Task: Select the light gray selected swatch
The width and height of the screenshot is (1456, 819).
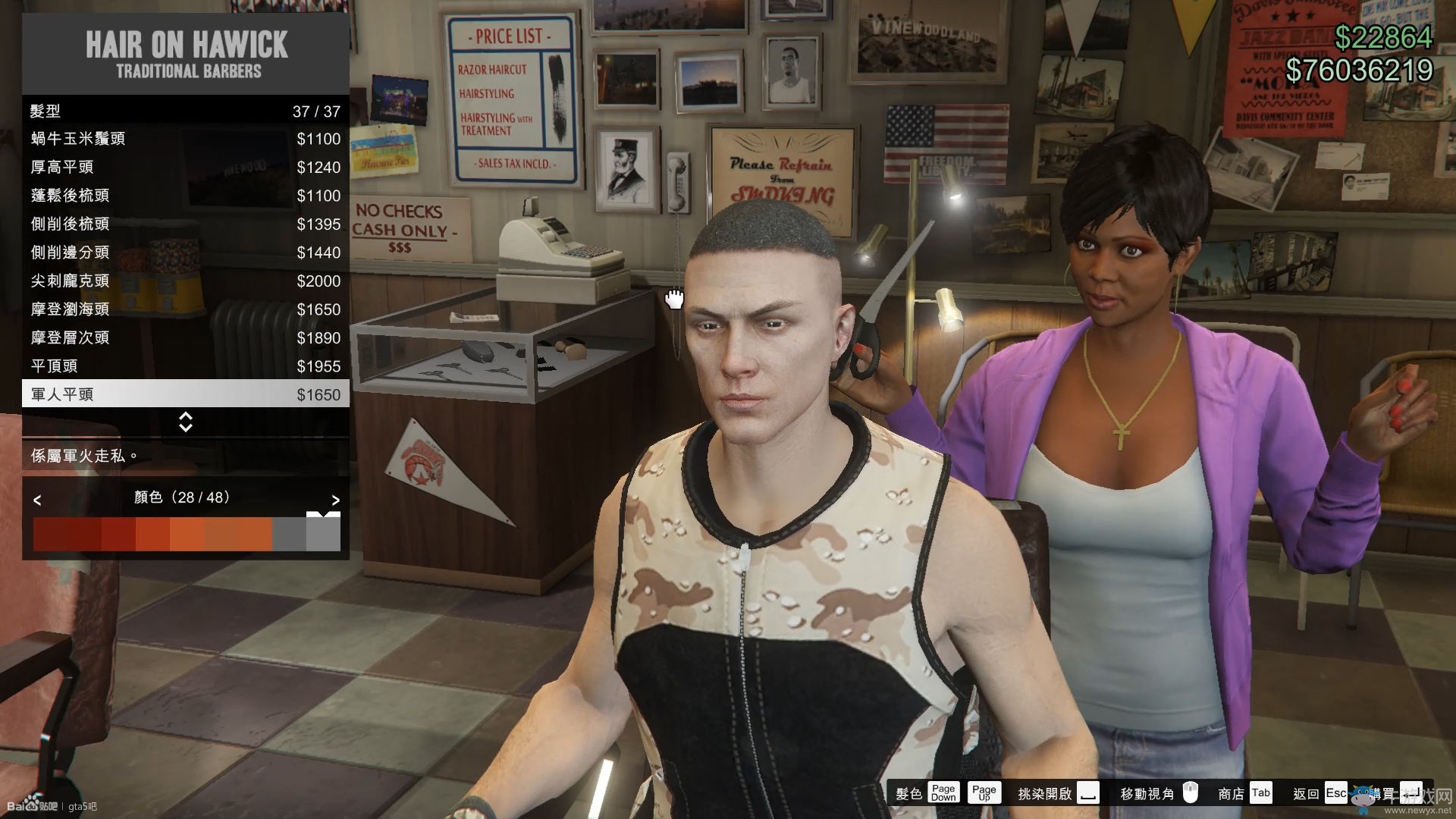Action: click(x=323, y=534)
